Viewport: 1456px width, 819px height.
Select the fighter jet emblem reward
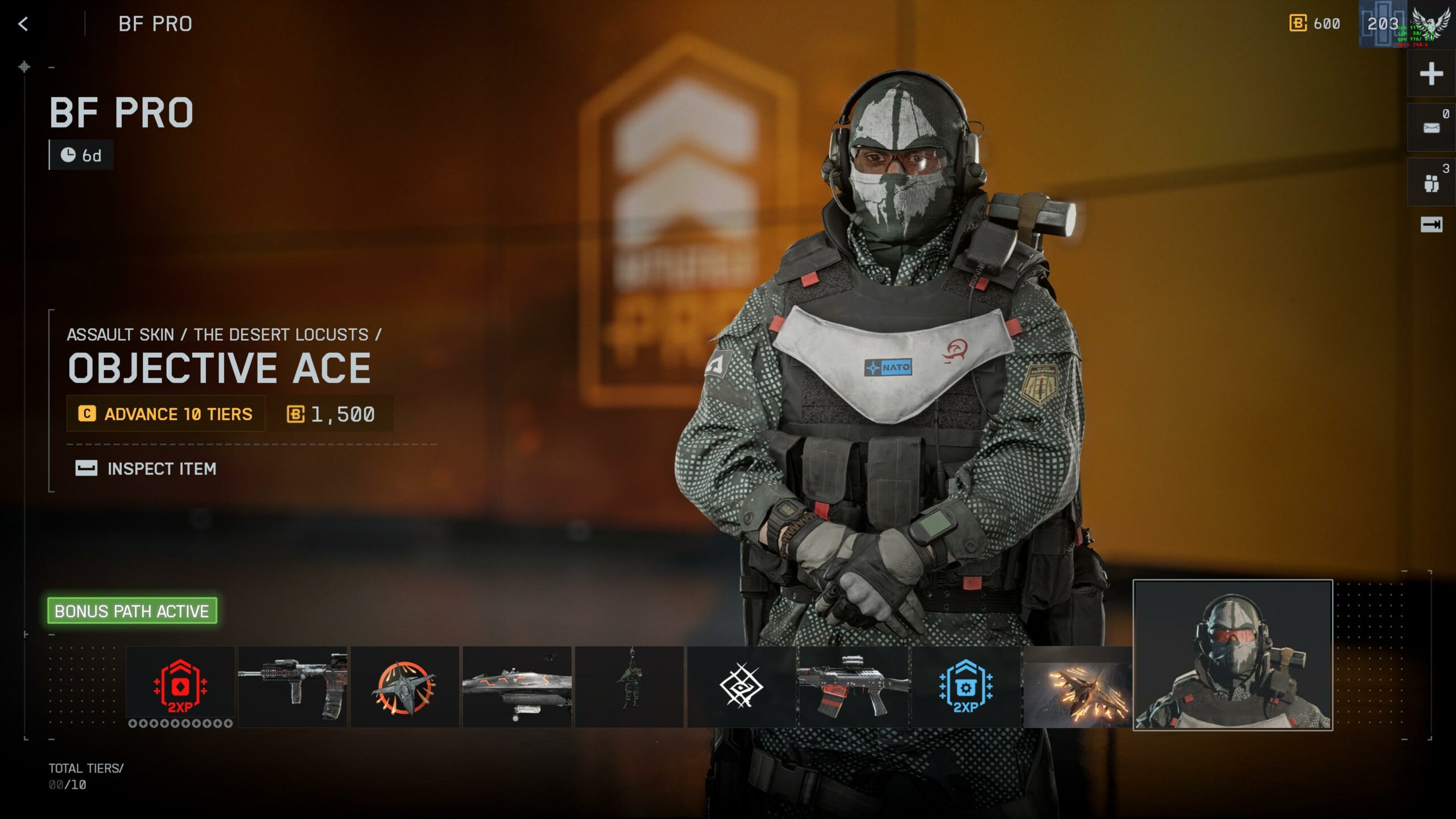tap(404, 686)
